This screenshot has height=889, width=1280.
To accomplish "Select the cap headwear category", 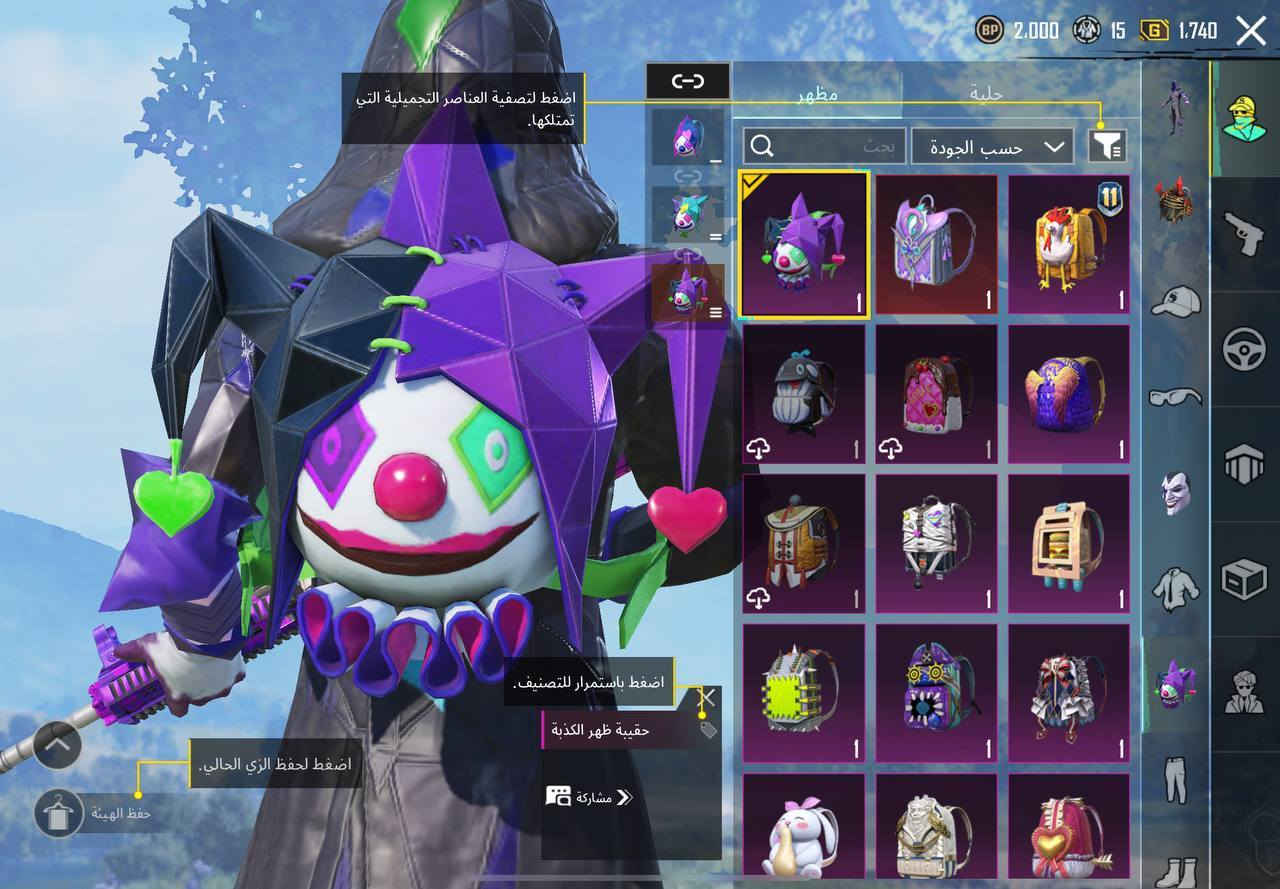I will [x=1176, y=299].
